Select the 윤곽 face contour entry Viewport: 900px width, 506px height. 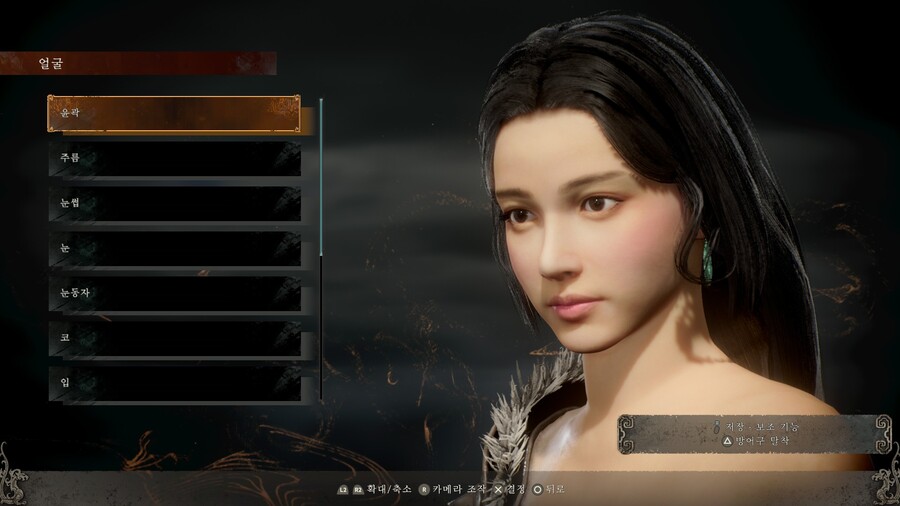pyautogui.click(x=174, y=114)
